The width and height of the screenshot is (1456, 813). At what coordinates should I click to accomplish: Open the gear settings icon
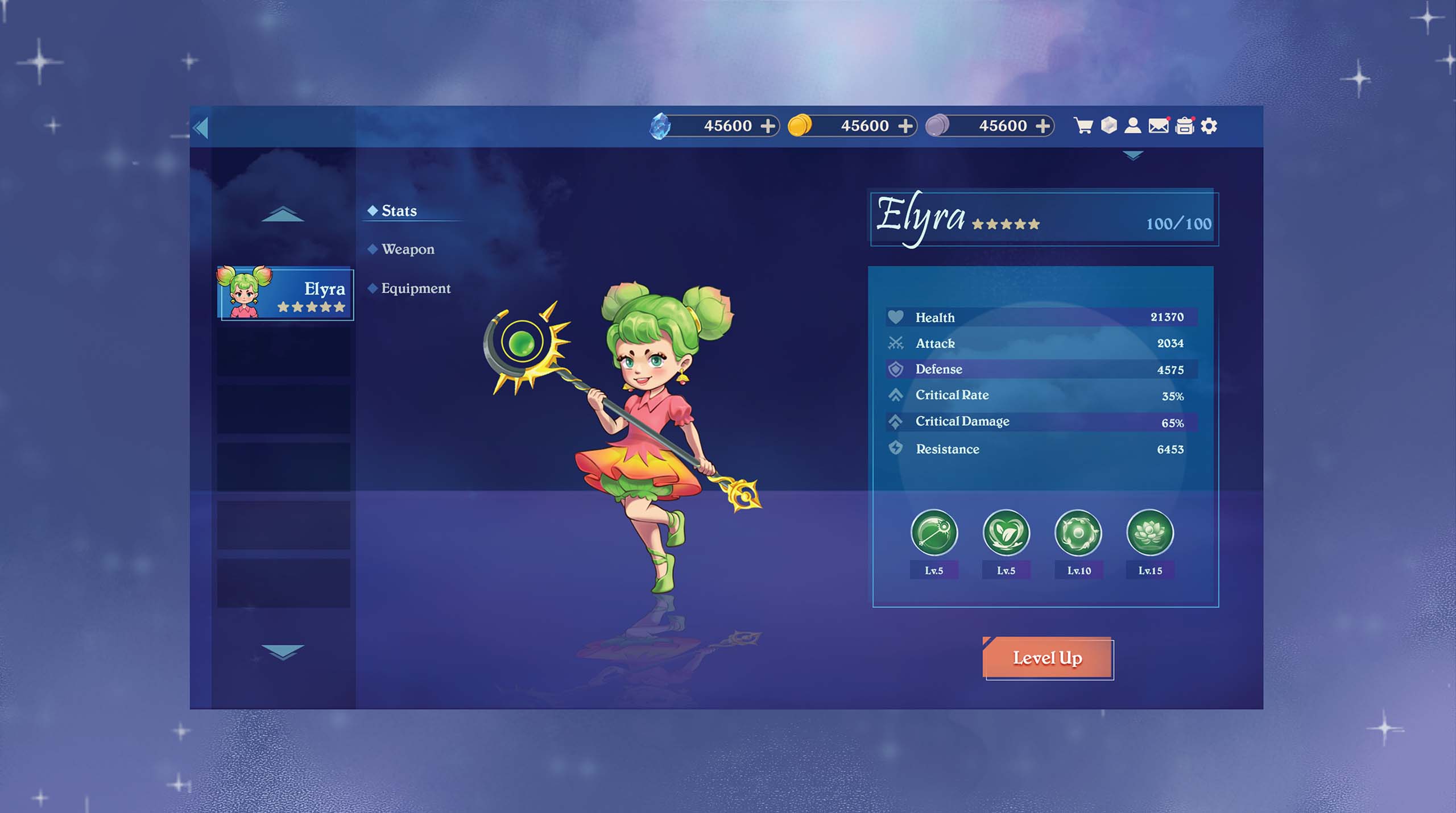[x=1209, y=126]
